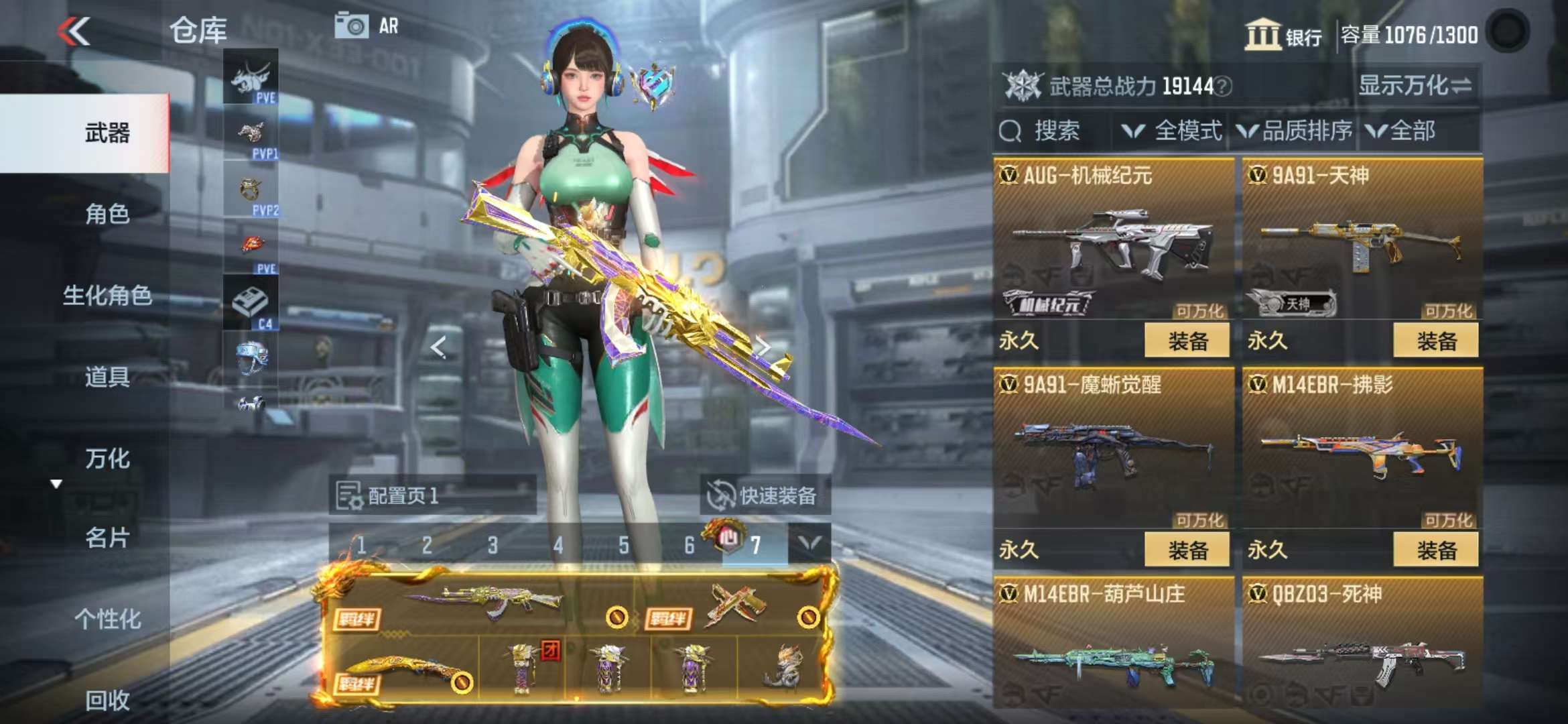
Task: Open the 回收 recycle tab
Action: pyautogui.click(x=107, y=701)
